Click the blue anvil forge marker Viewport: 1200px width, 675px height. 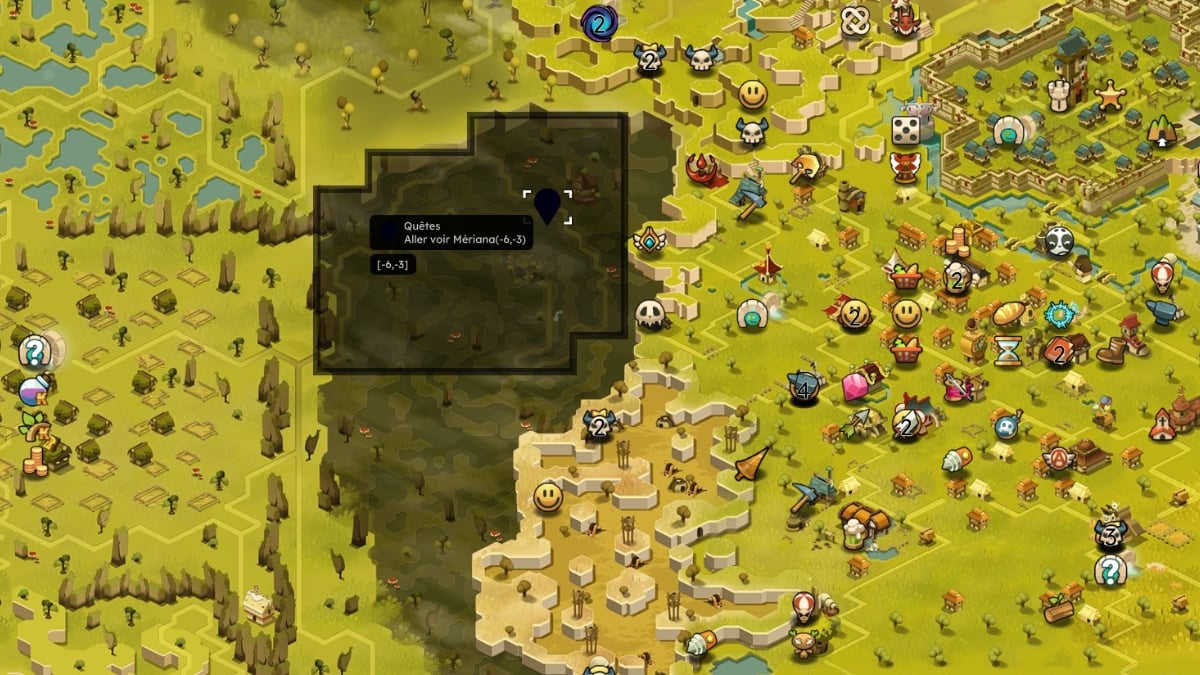coord(1163,313)
